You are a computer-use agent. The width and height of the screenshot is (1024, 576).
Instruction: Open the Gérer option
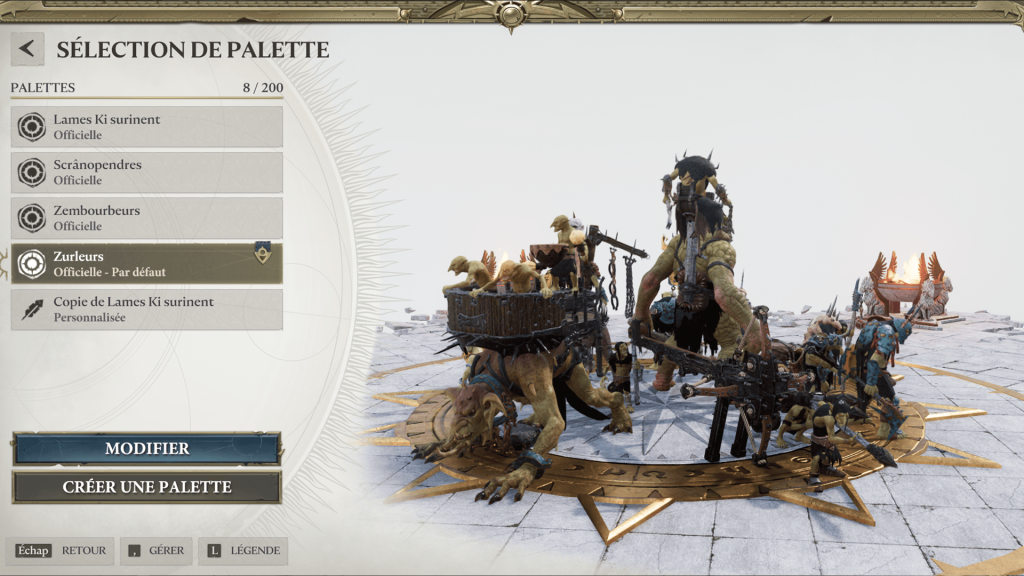click(x=156, y=551)
